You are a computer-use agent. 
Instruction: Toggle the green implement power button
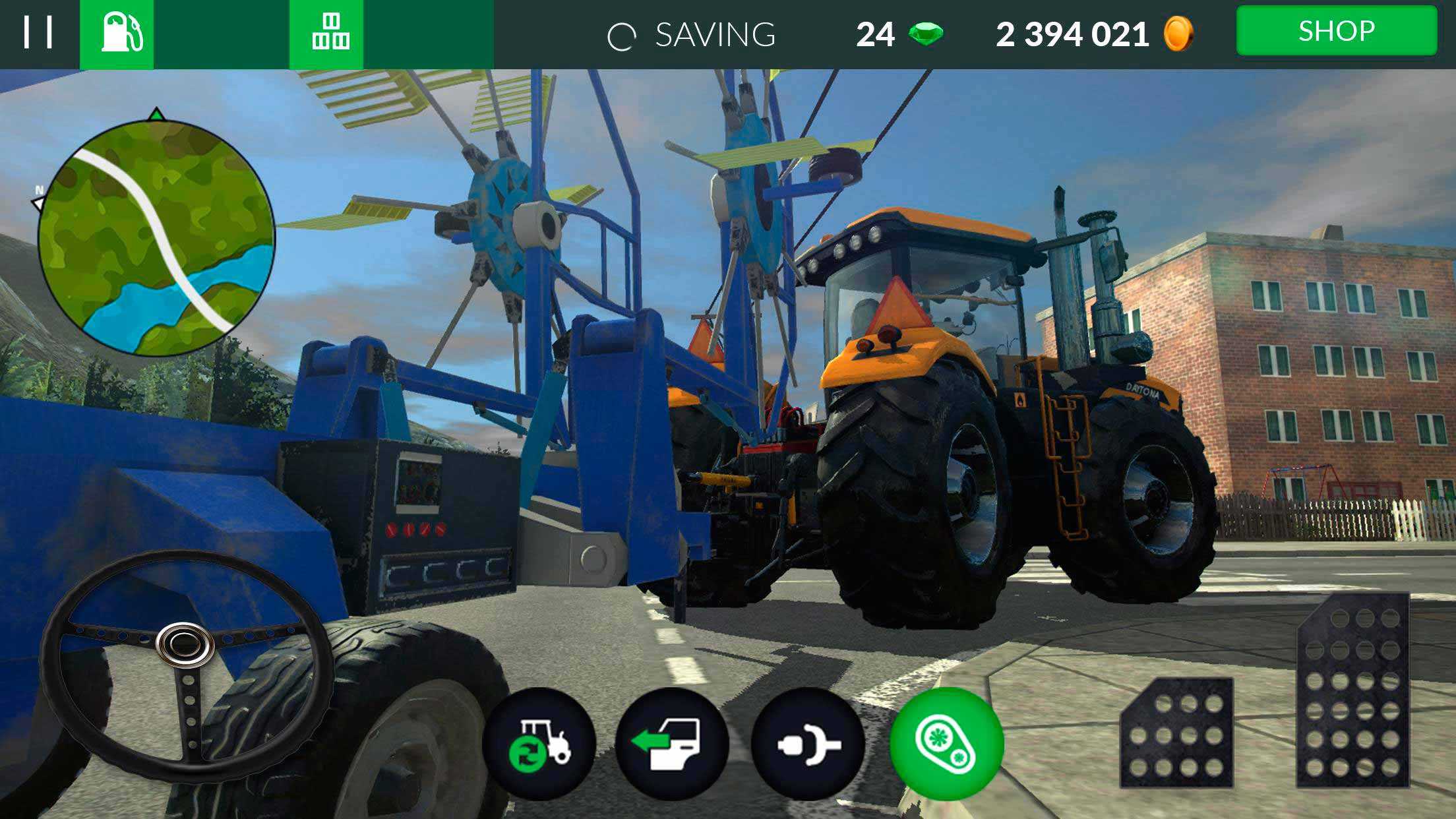click(946, 744)
